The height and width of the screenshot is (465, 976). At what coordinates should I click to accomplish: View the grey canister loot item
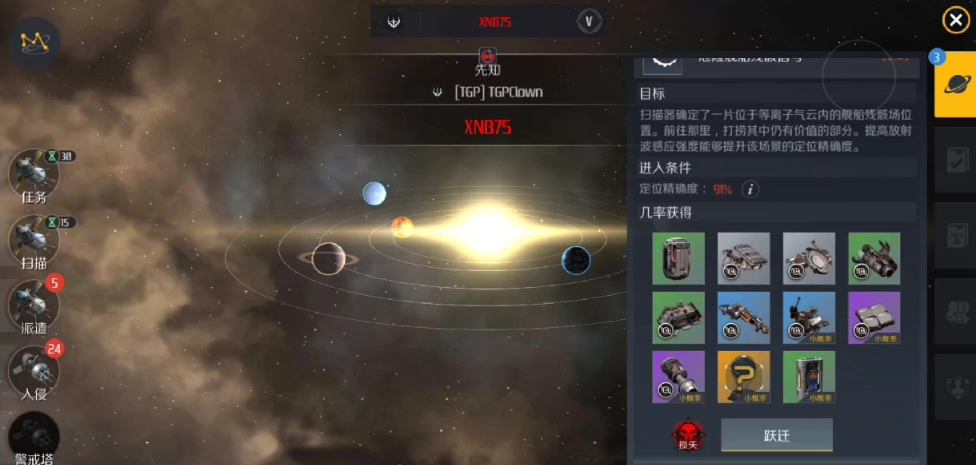(x=678, y=258)
